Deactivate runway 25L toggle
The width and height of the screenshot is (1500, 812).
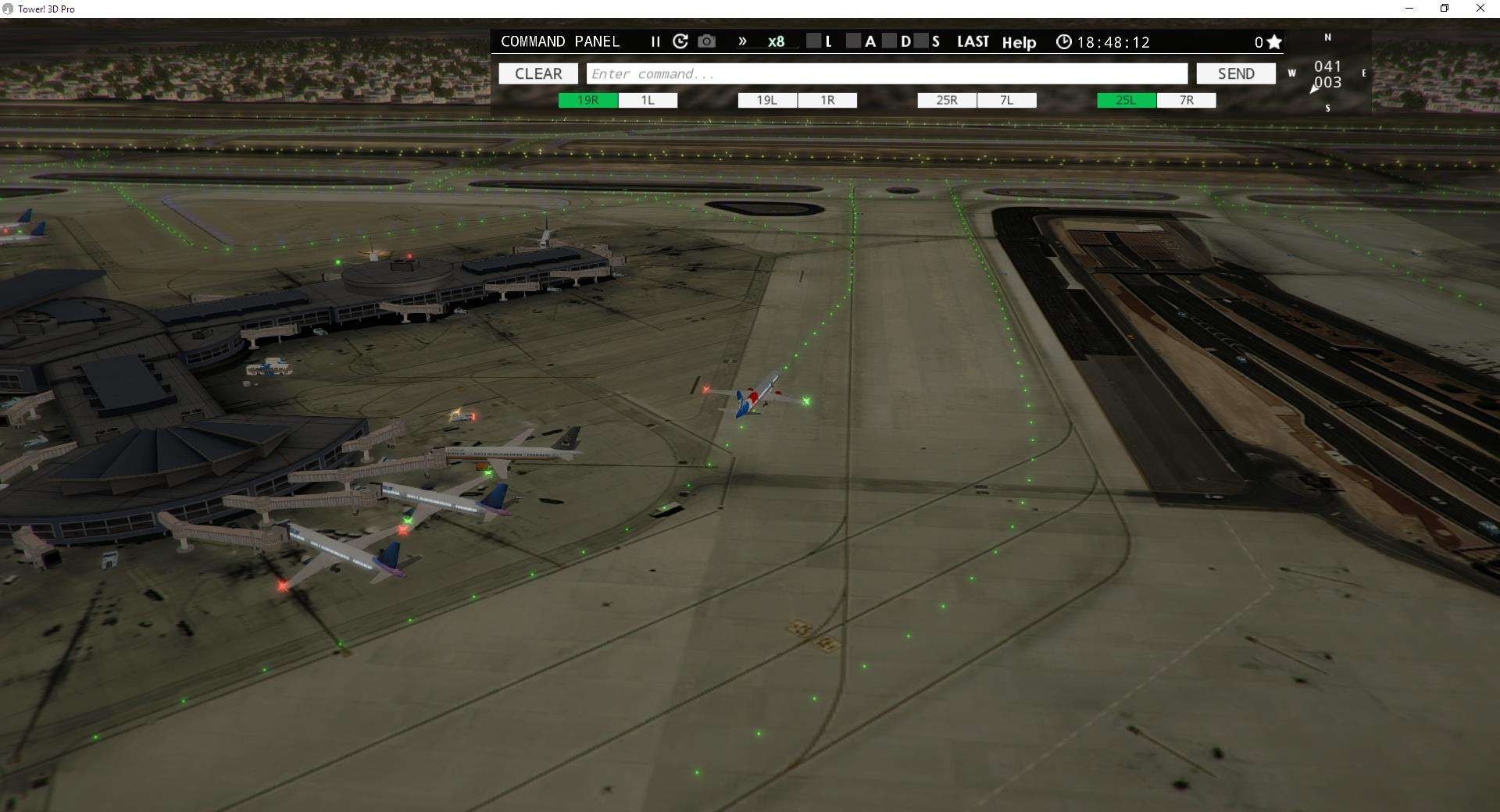tap(1125, 100)
